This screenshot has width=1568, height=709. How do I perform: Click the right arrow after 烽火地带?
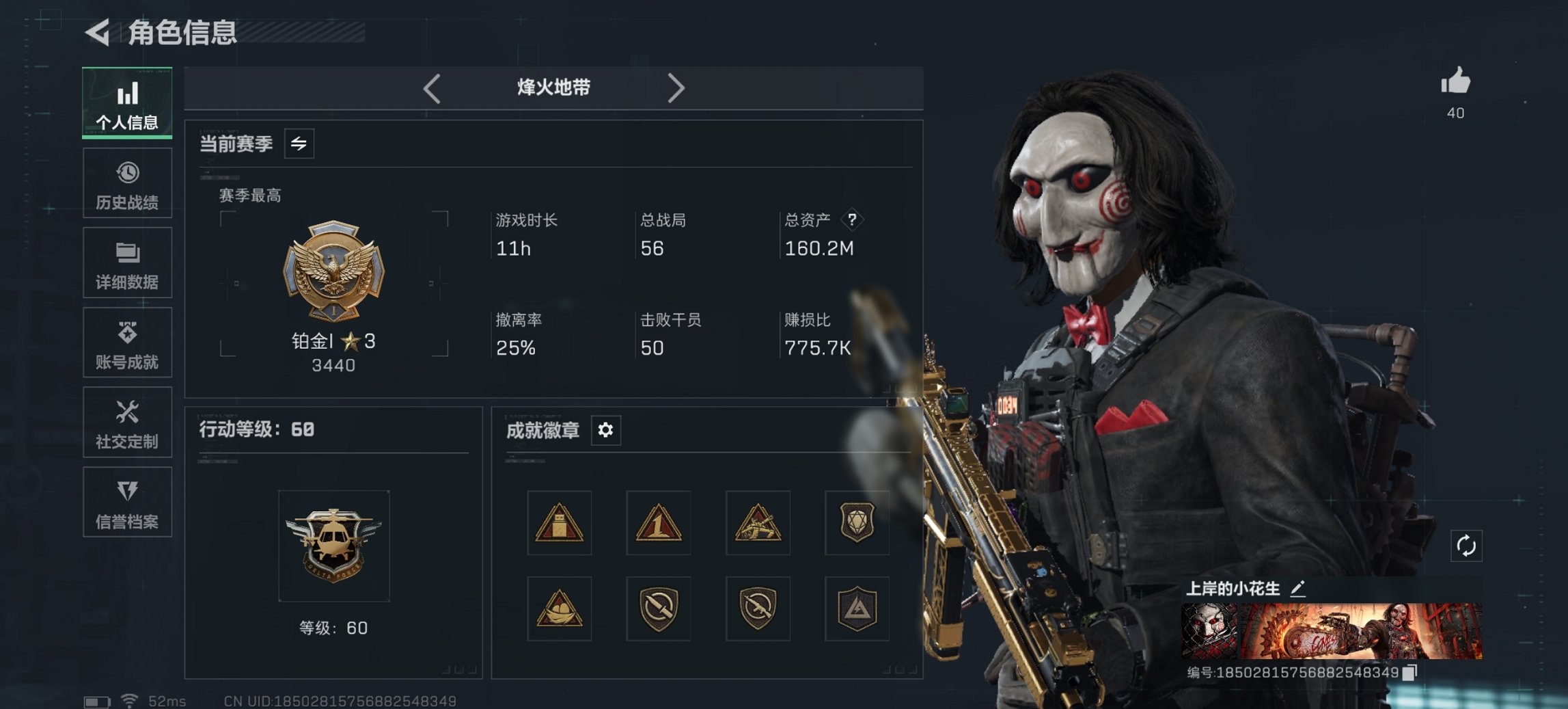[x=677, y=88]
